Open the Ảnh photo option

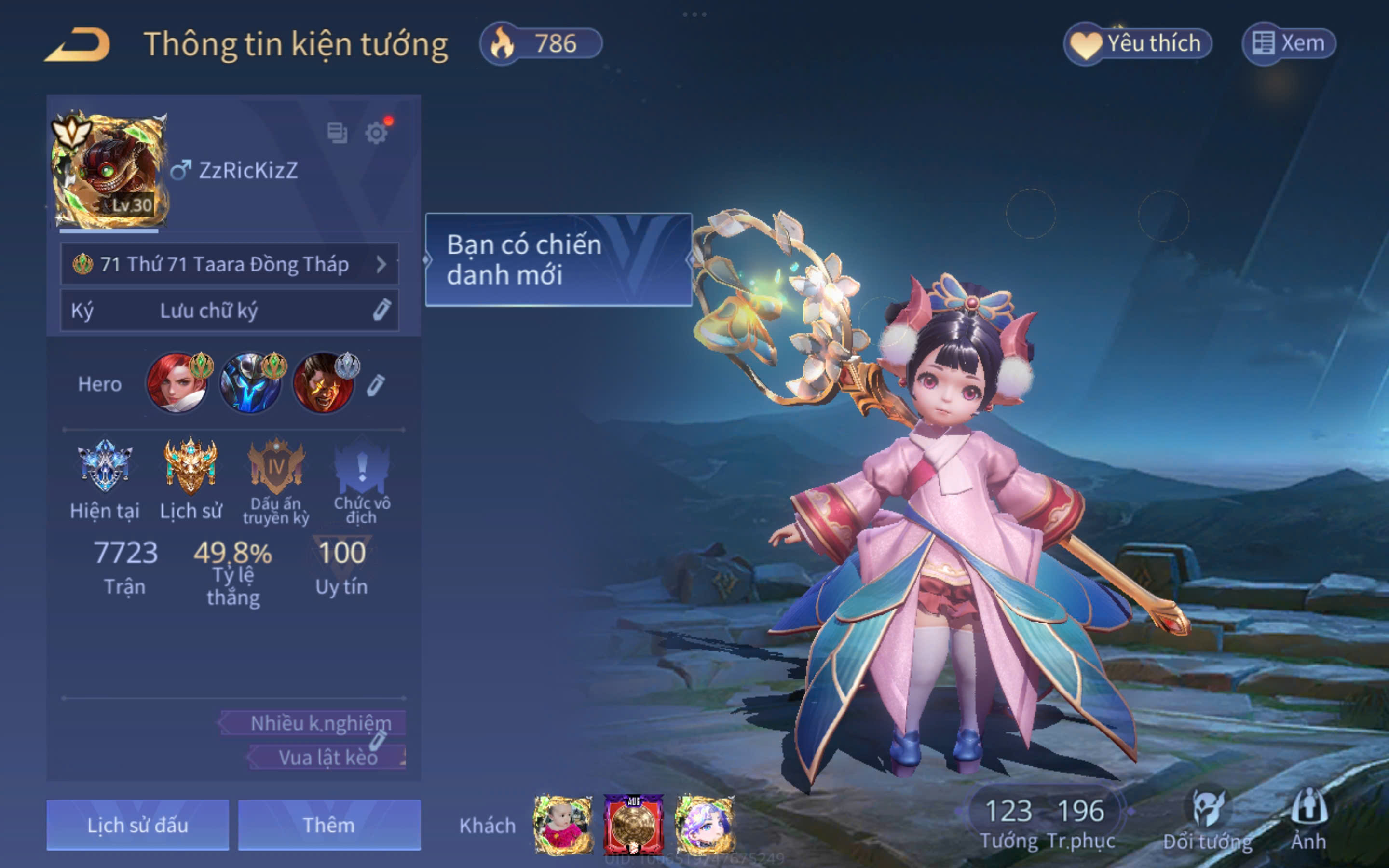click(1308, 821)
